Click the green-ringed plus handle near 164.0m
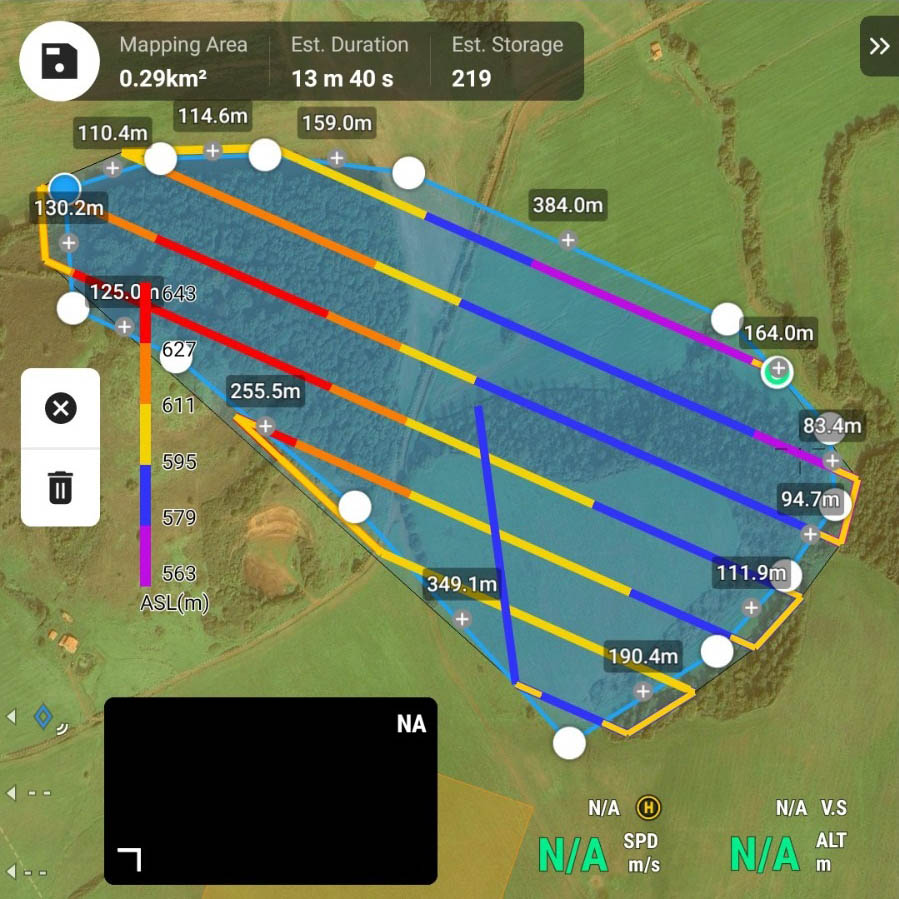Screen dimensions: 899x899 777,371
